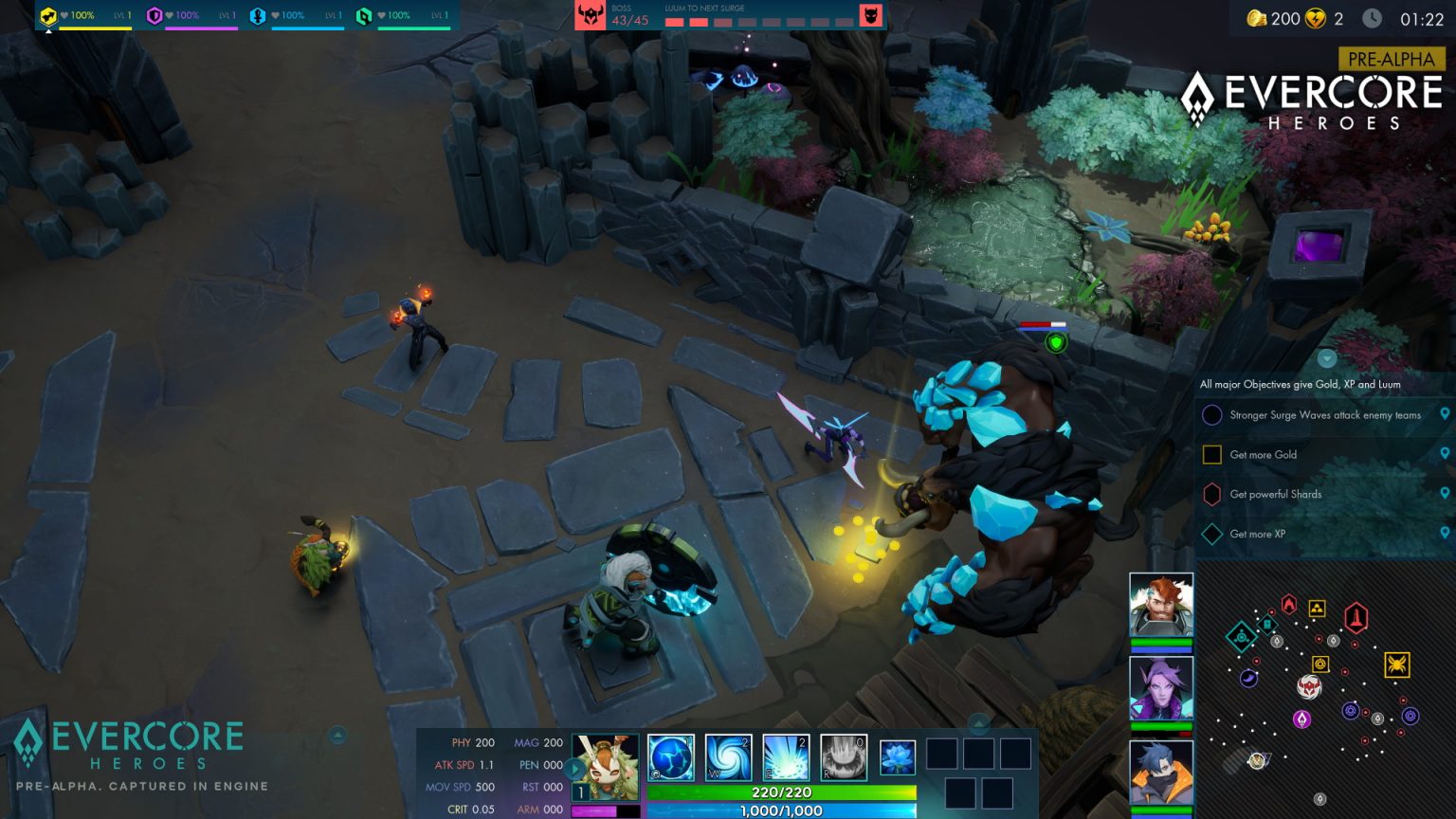Activate the W swirl ability
The height and width of the screenshot is (819, 1456).
[x=729, y=756]
